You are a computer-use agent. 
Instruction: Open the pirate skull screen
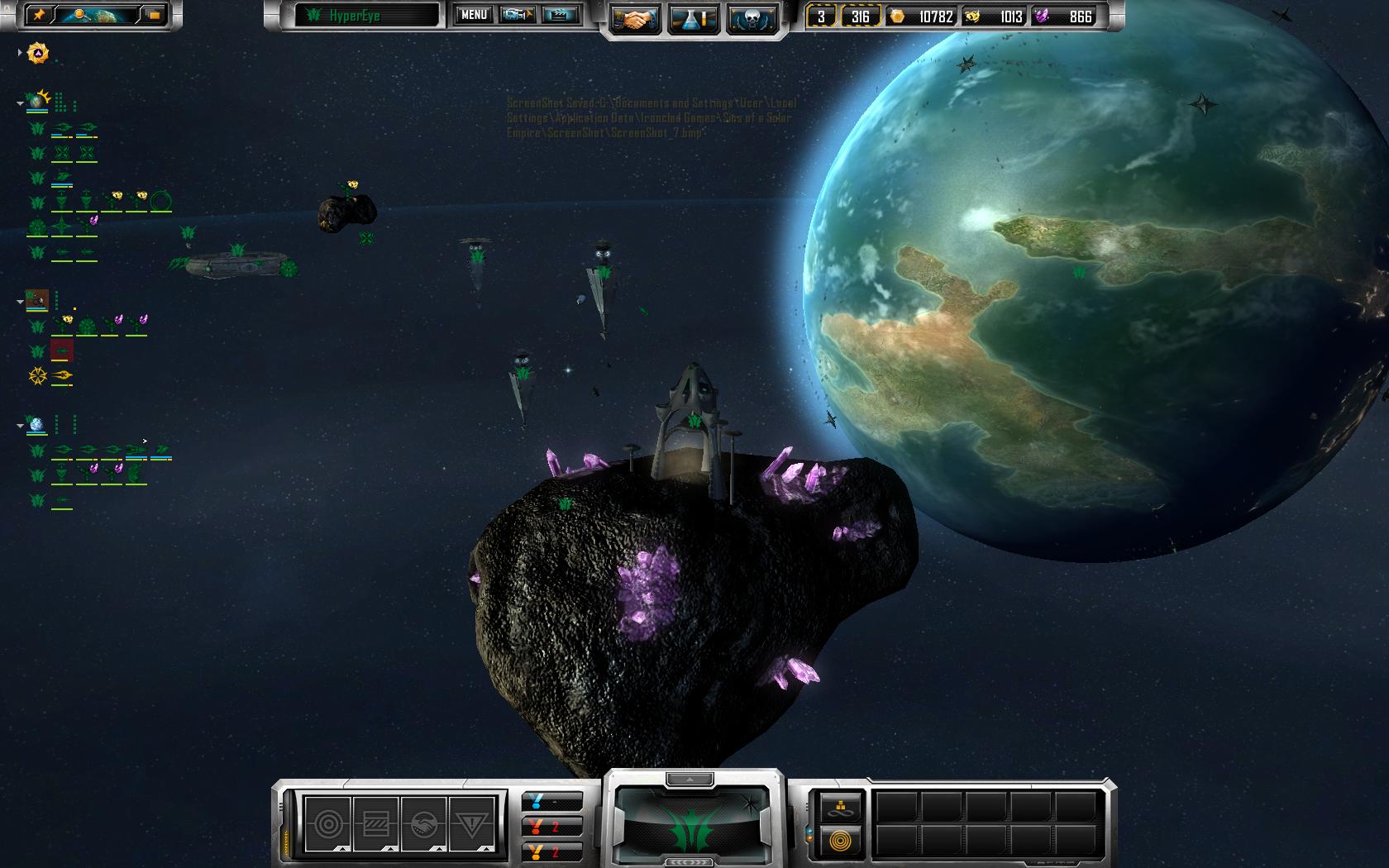click(x=752, y=18)
